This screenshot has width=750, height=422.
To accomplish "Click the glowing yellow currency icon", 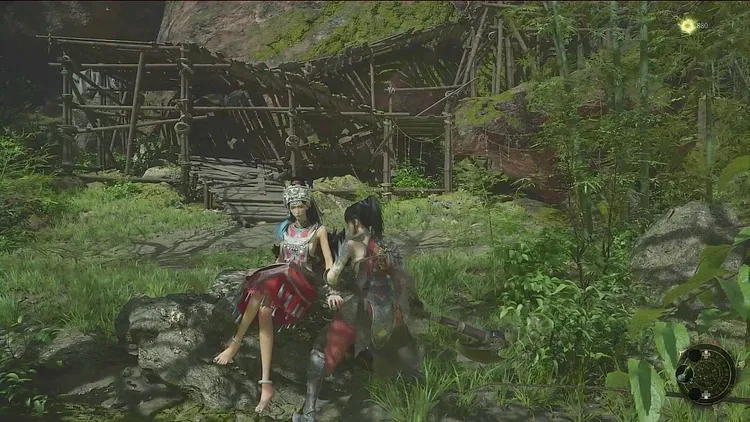I will coord(687,25).
